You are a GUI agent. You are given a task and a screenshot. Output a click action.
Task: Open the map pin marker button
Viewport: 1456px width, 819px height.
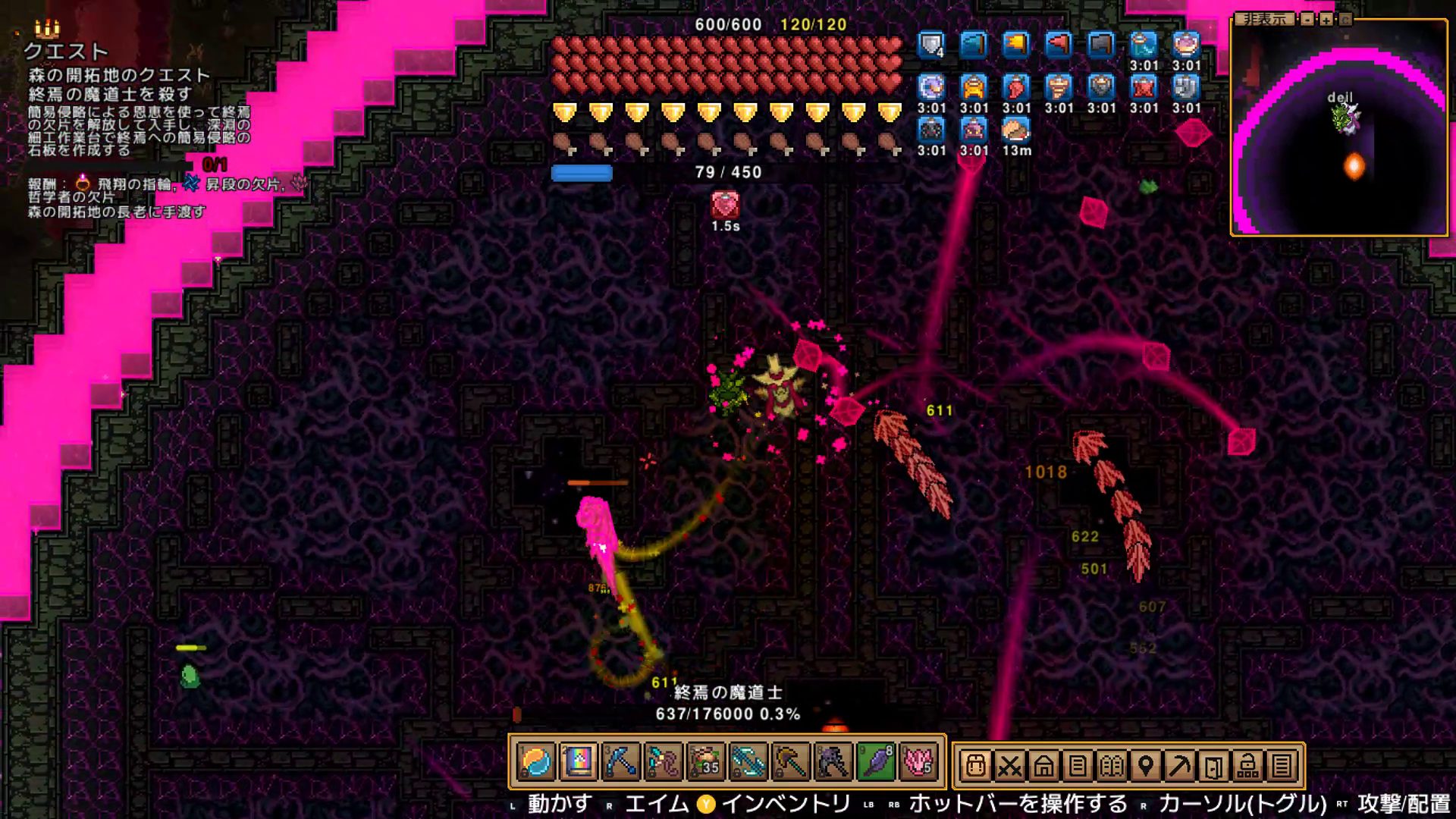1146,766
